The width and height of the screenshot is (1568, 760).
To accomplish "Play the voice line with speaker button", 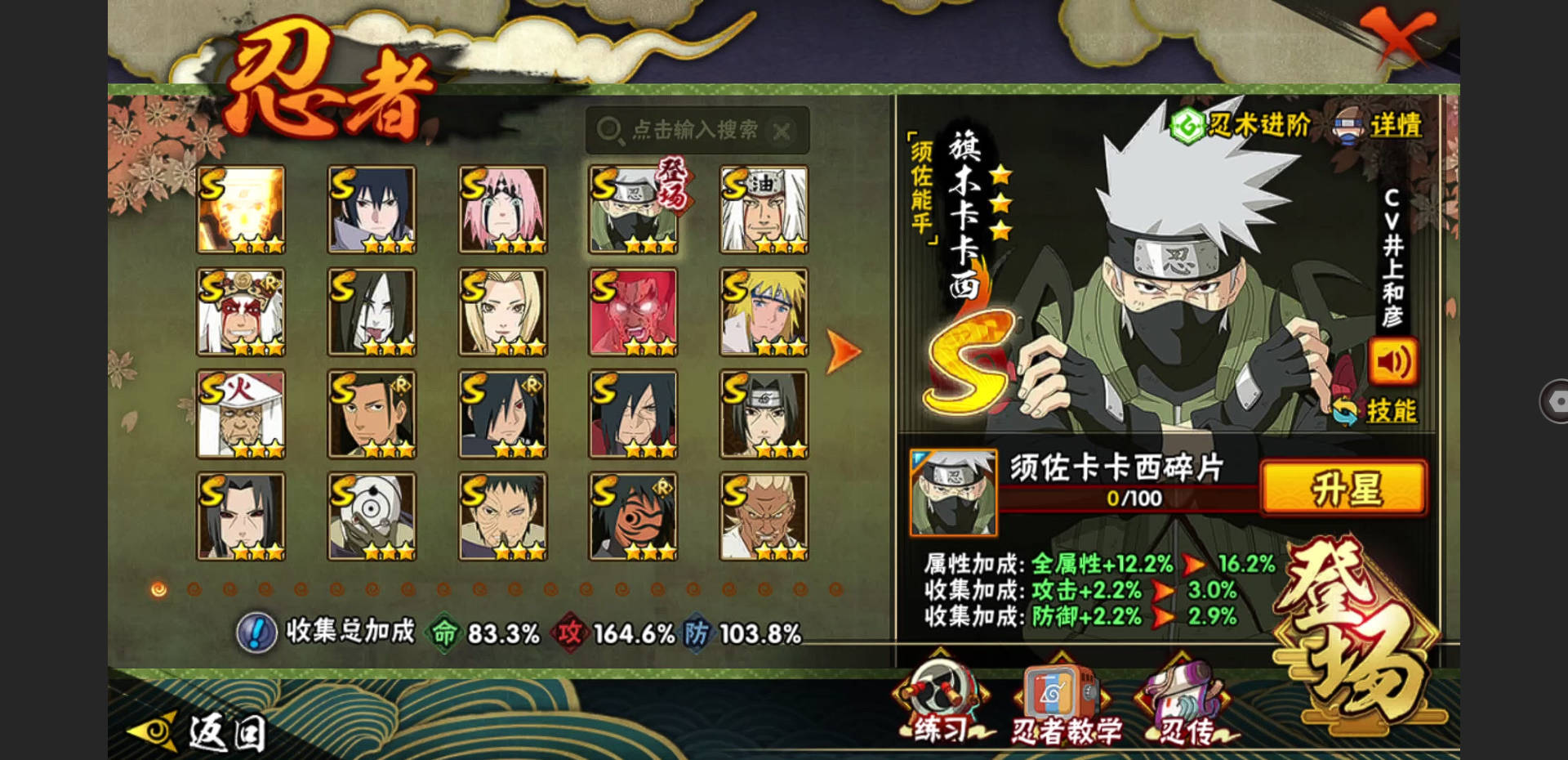I will 1393,361.
